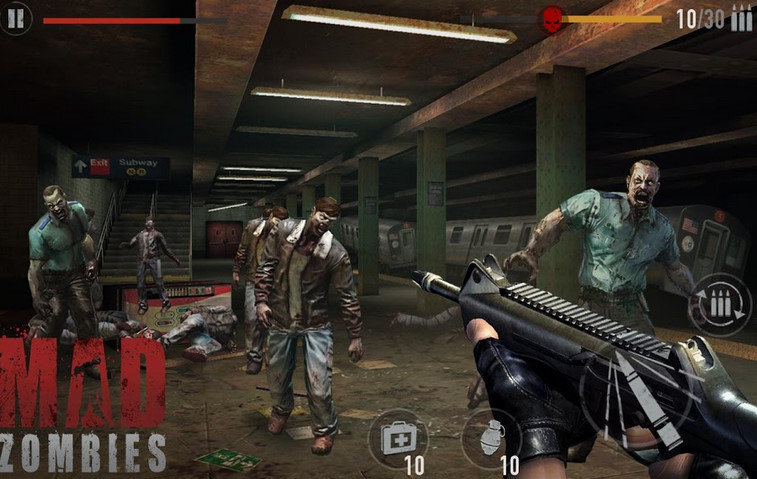The image size is (757, 479).
Task: Use the medkit button
Action: click(397, 437)
